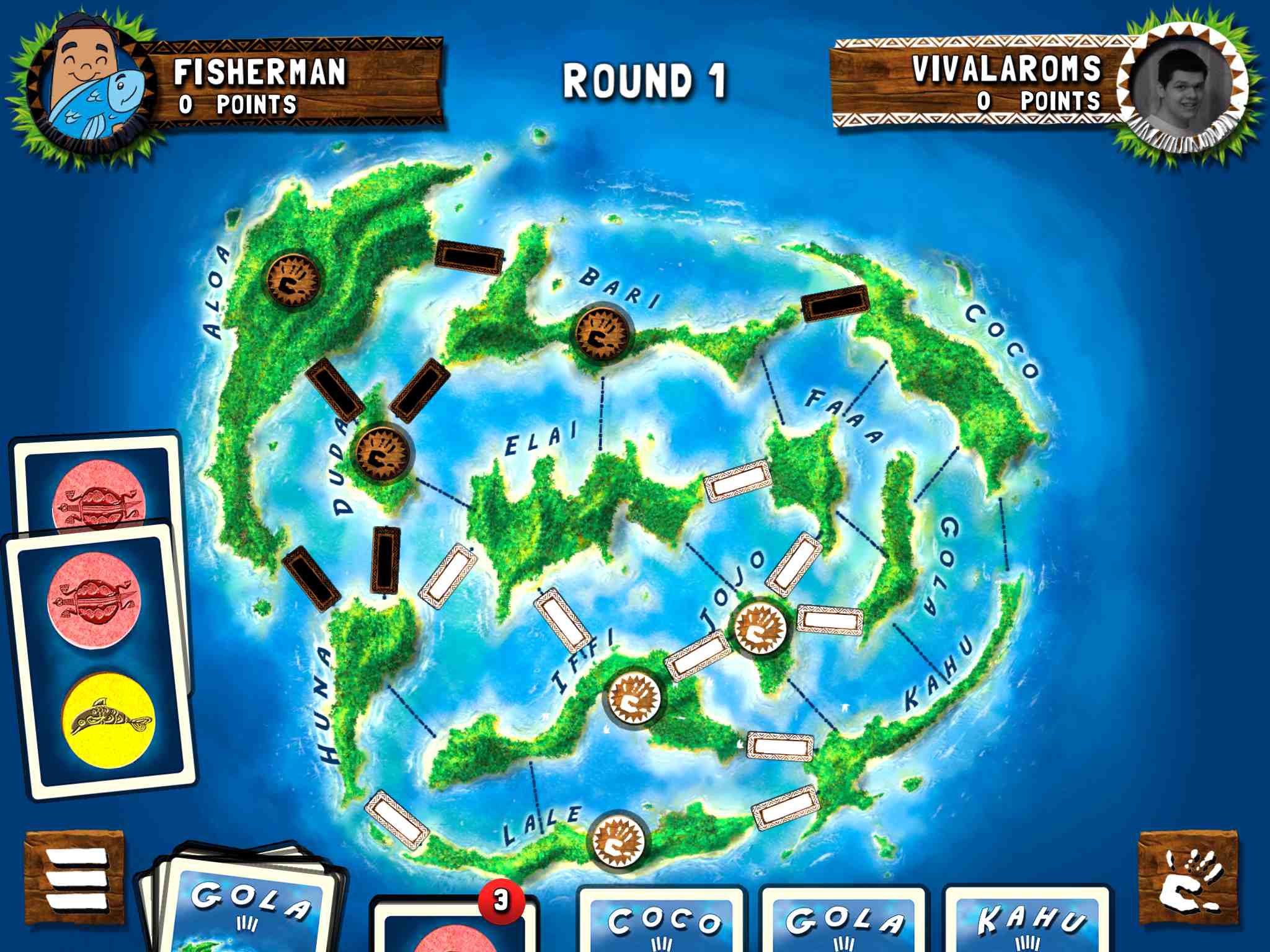Select the white hand token on Lale
Screen dimensions: 1270x952
(616, 840)
